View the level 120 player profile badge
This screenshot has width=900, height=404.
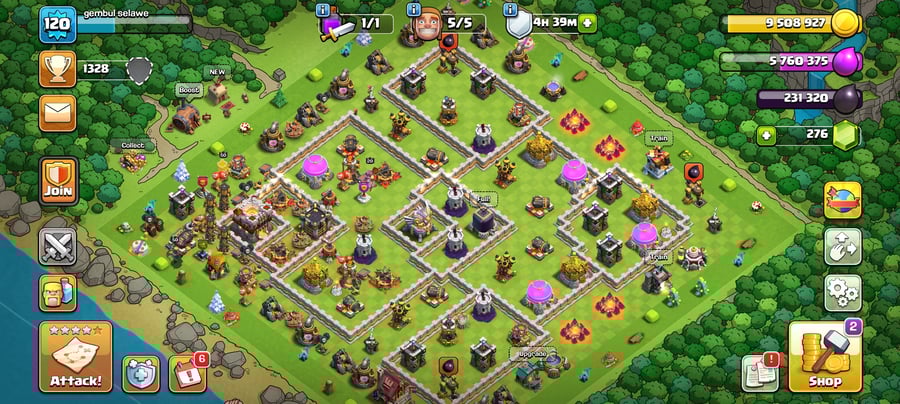(x=57, y=24)
